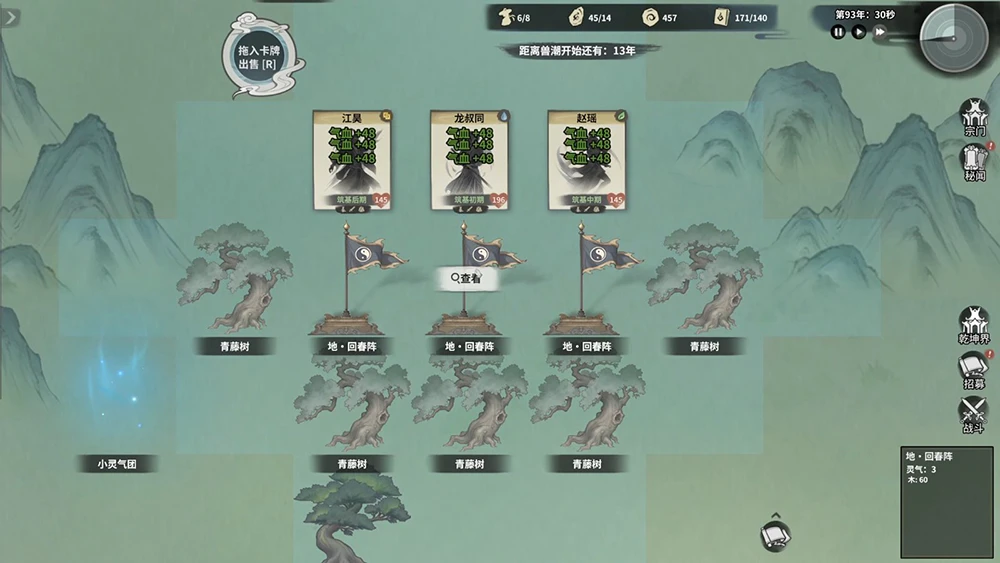Resume normal play speed
Image resolution: width=1000 pixels, height=563 pixels.
tap(859, 32)
